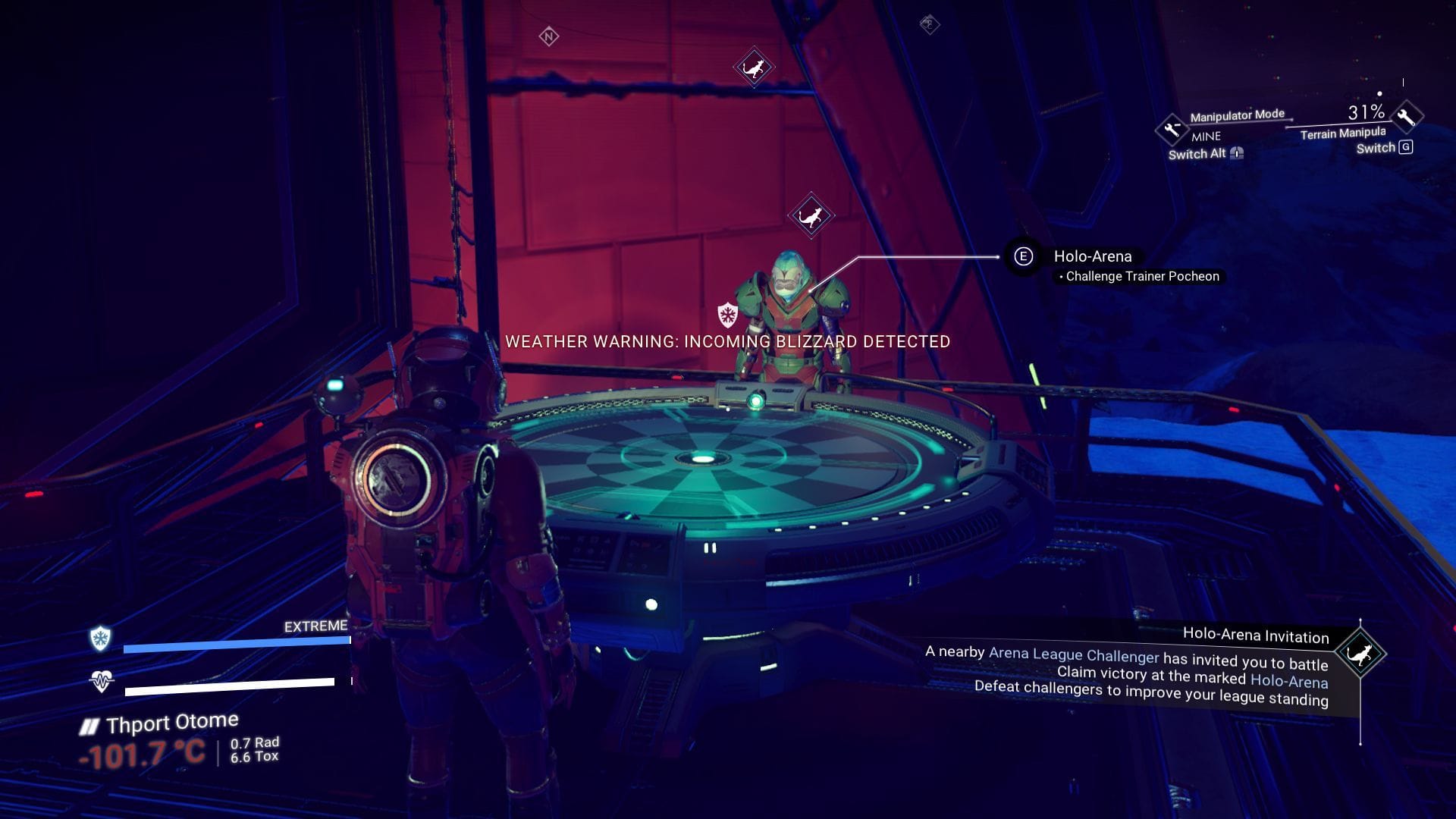Expand the Manipulator Mode options

tap(1236, 115)
